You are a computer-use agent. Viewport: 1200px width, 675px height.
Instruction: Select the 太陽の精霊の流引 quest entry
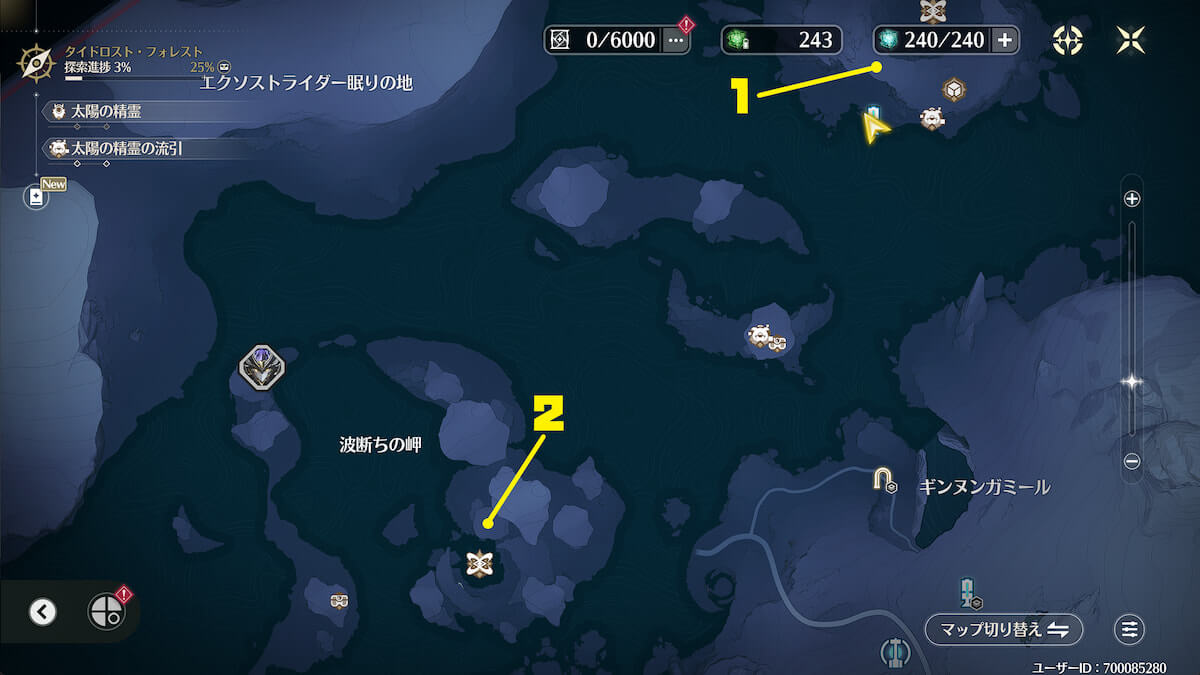pos(130,149)
